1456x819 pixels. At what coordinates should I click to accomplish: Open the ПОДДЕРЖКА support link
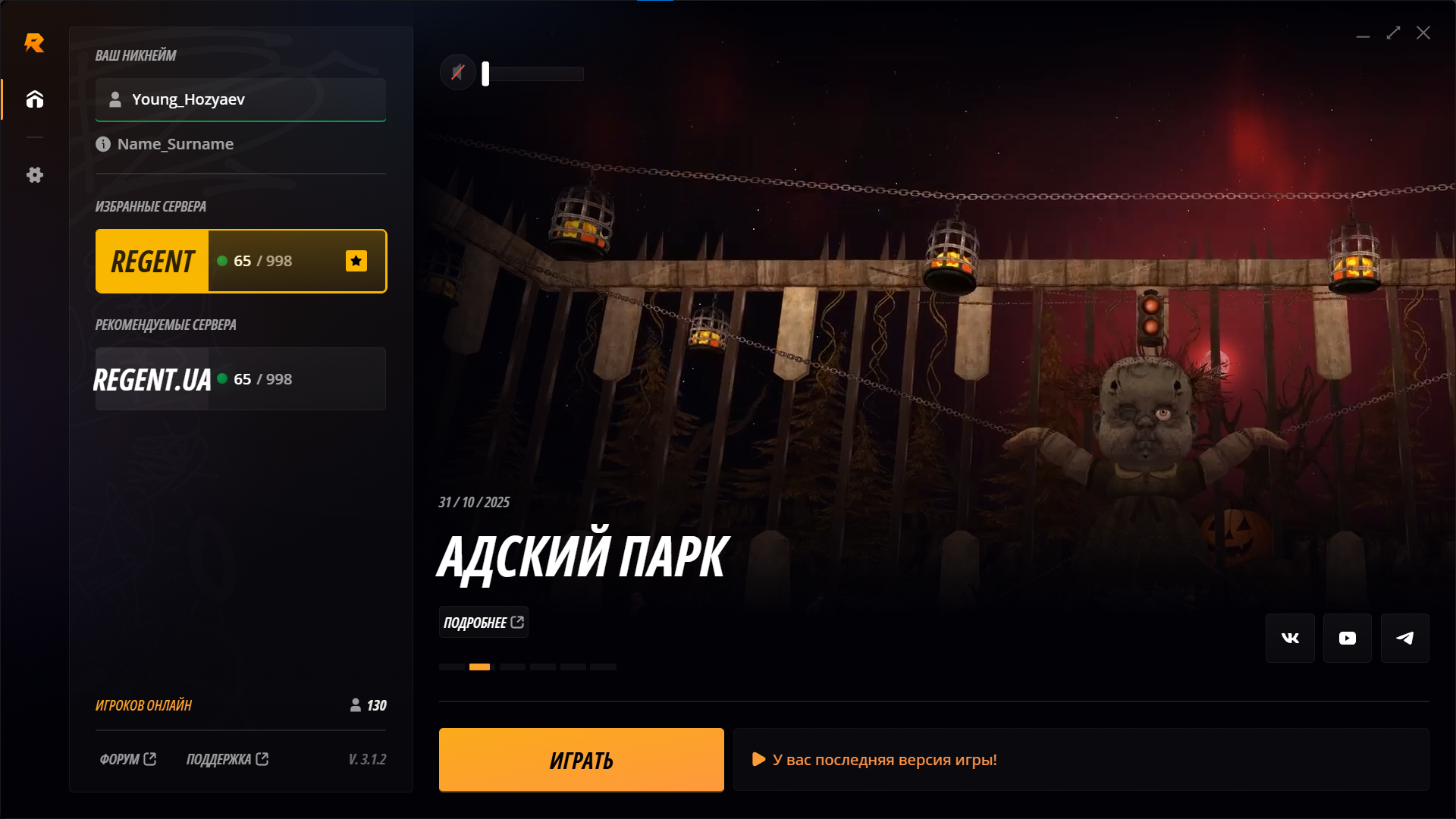[227, 759]
